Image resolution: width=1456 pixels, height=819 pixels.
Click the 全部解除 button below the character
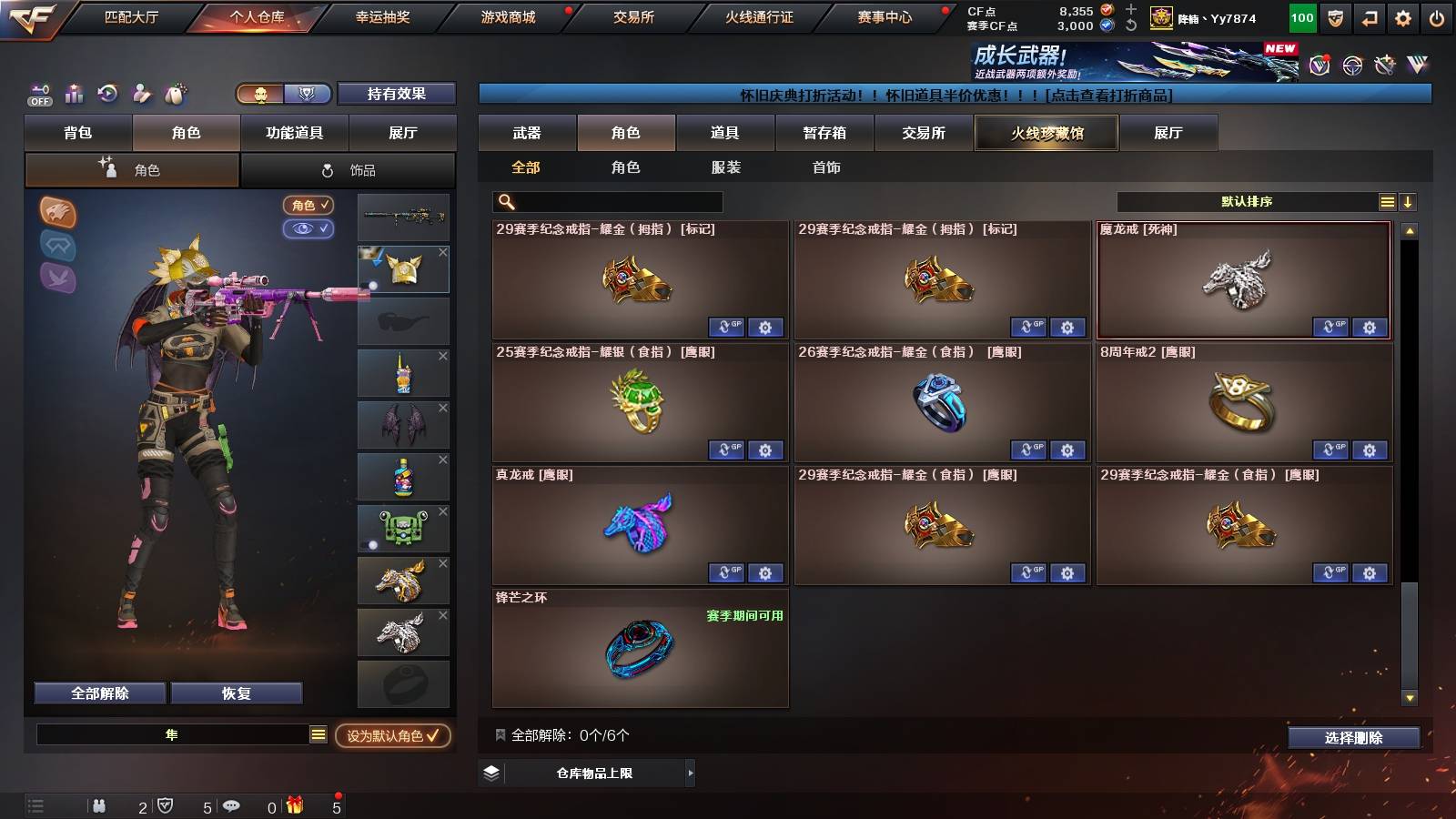click(x=98, y=693)
